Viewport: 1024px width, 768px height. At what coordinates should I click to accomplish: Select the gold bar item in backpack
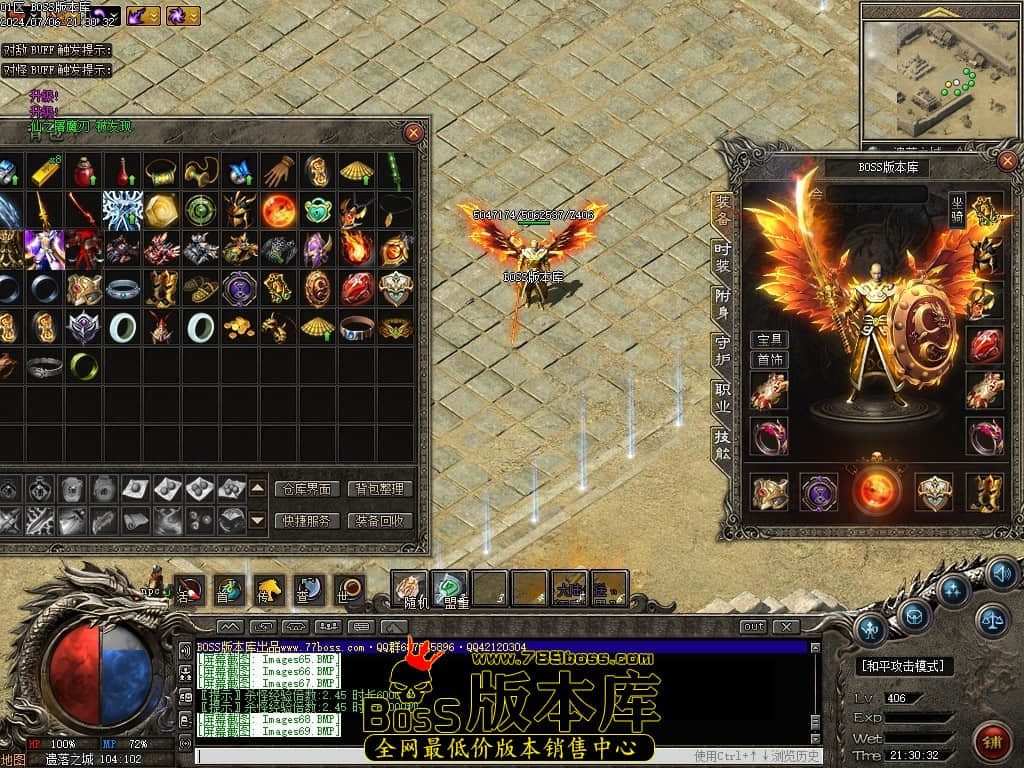(46, 172)
